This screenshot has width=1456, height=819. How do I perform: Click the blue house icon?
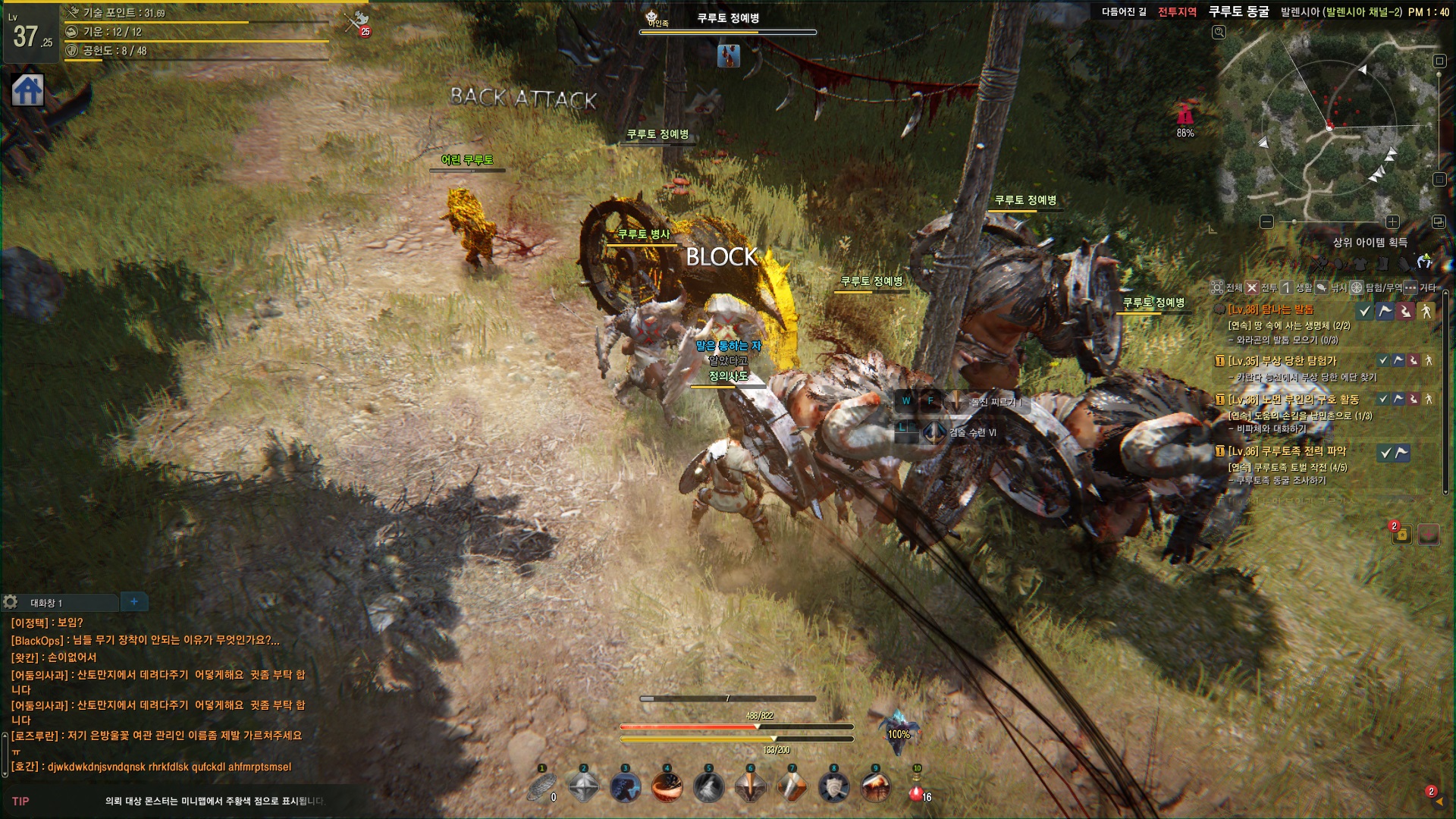coord(28,90)
